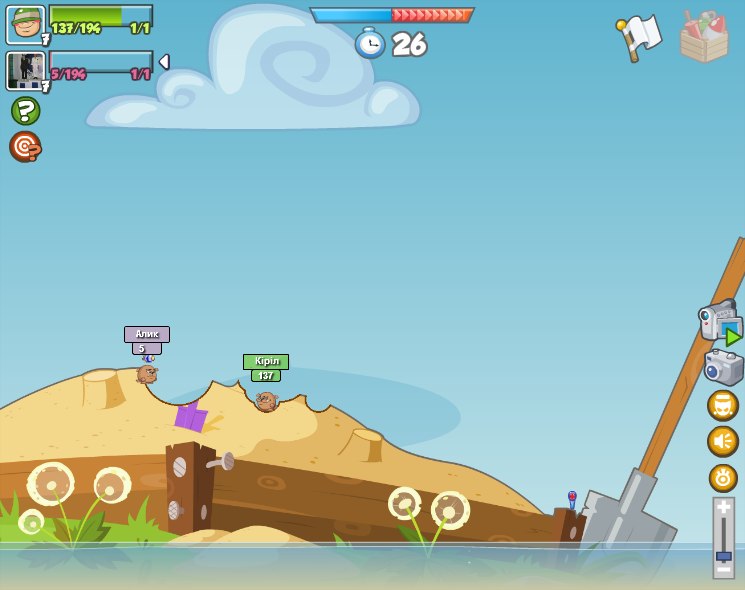Take a screenshot with the photo camera
Image resolution: width=745 pixels, height=590 pixels.
723,367
